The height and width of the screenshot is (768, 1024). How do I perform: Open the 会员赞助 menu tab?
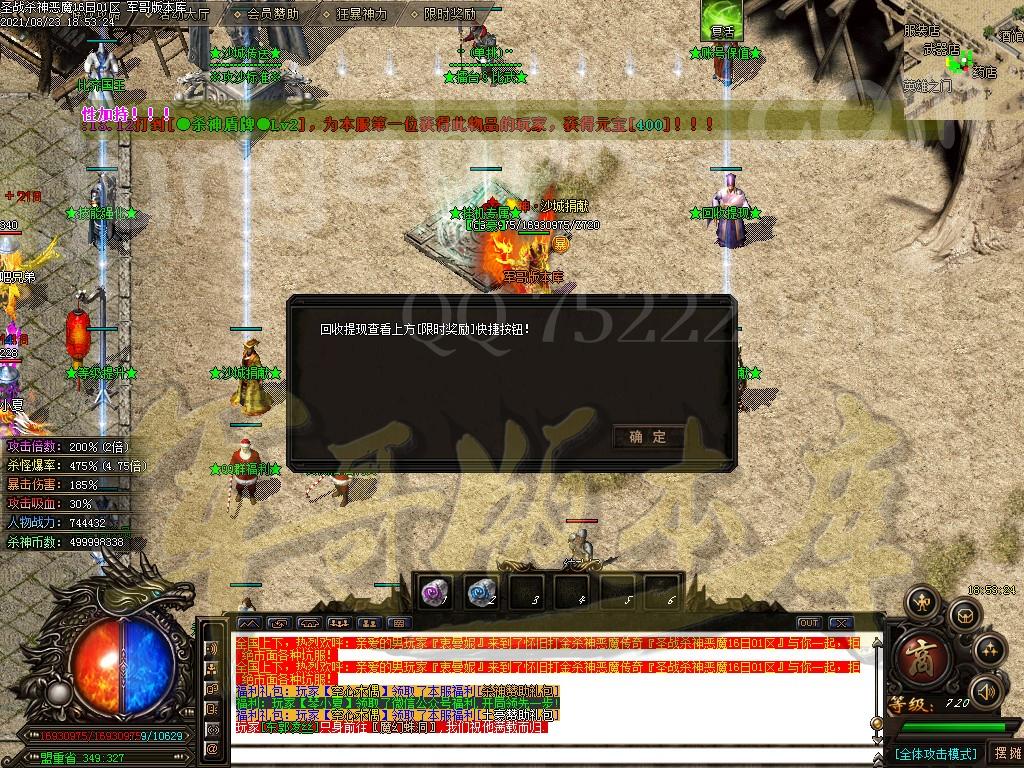(272, 14)
